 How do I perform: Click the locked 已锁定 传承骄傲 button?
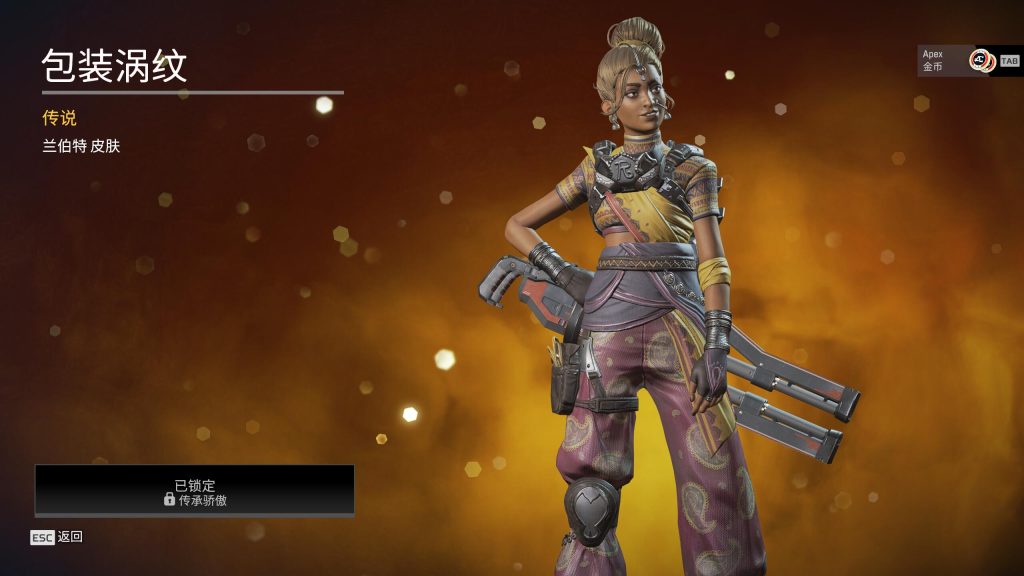click(195, 490)
